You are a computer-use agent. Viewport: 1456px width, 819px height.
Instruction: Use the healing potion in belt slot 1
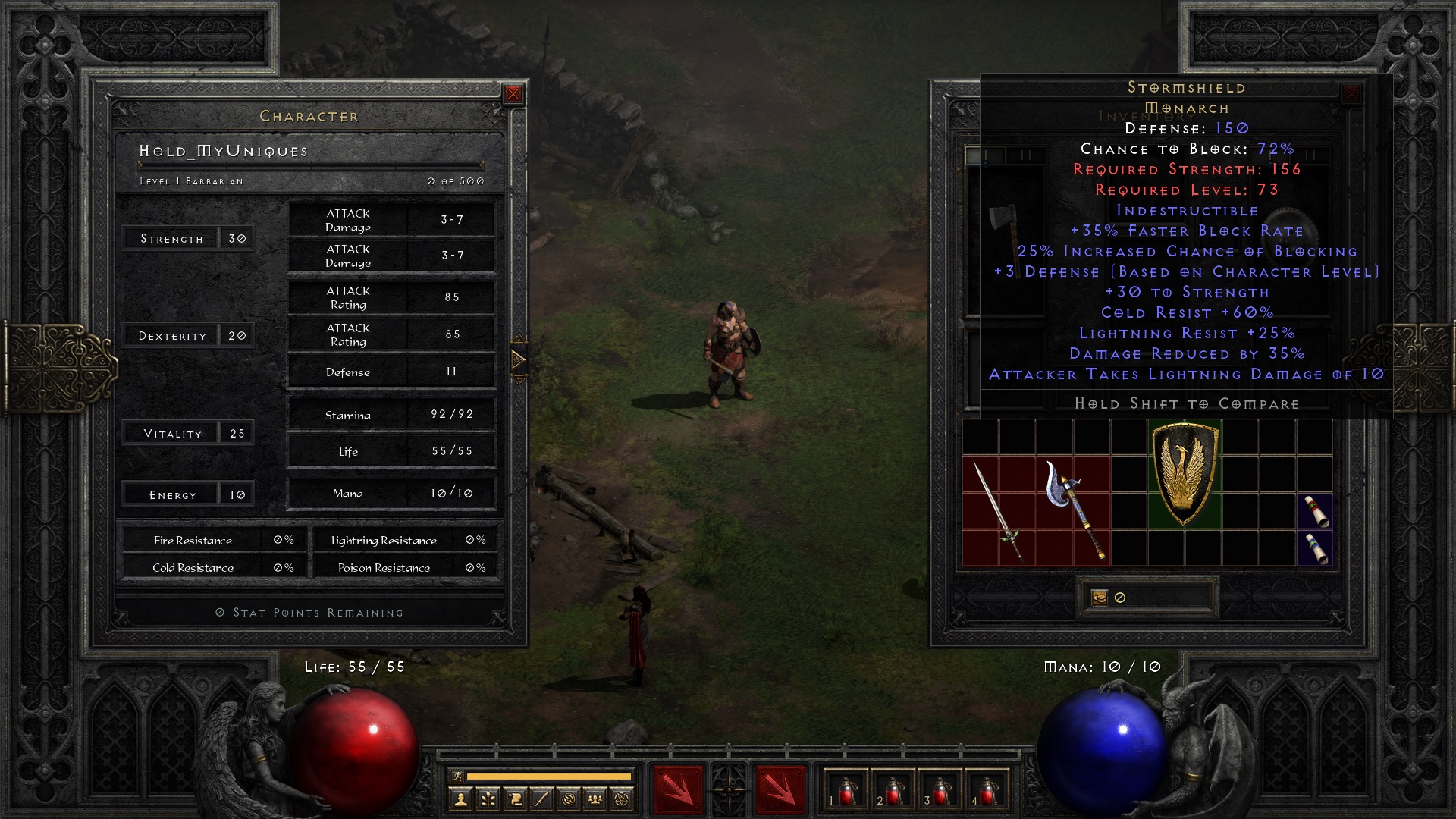[x=846, y=791]
